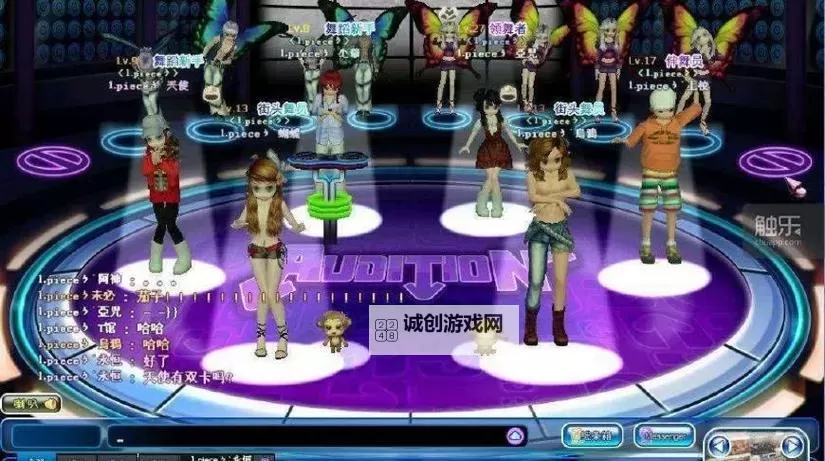Open the 喇叭 megaphone button
825x461 pixels.
coord(31,405)
